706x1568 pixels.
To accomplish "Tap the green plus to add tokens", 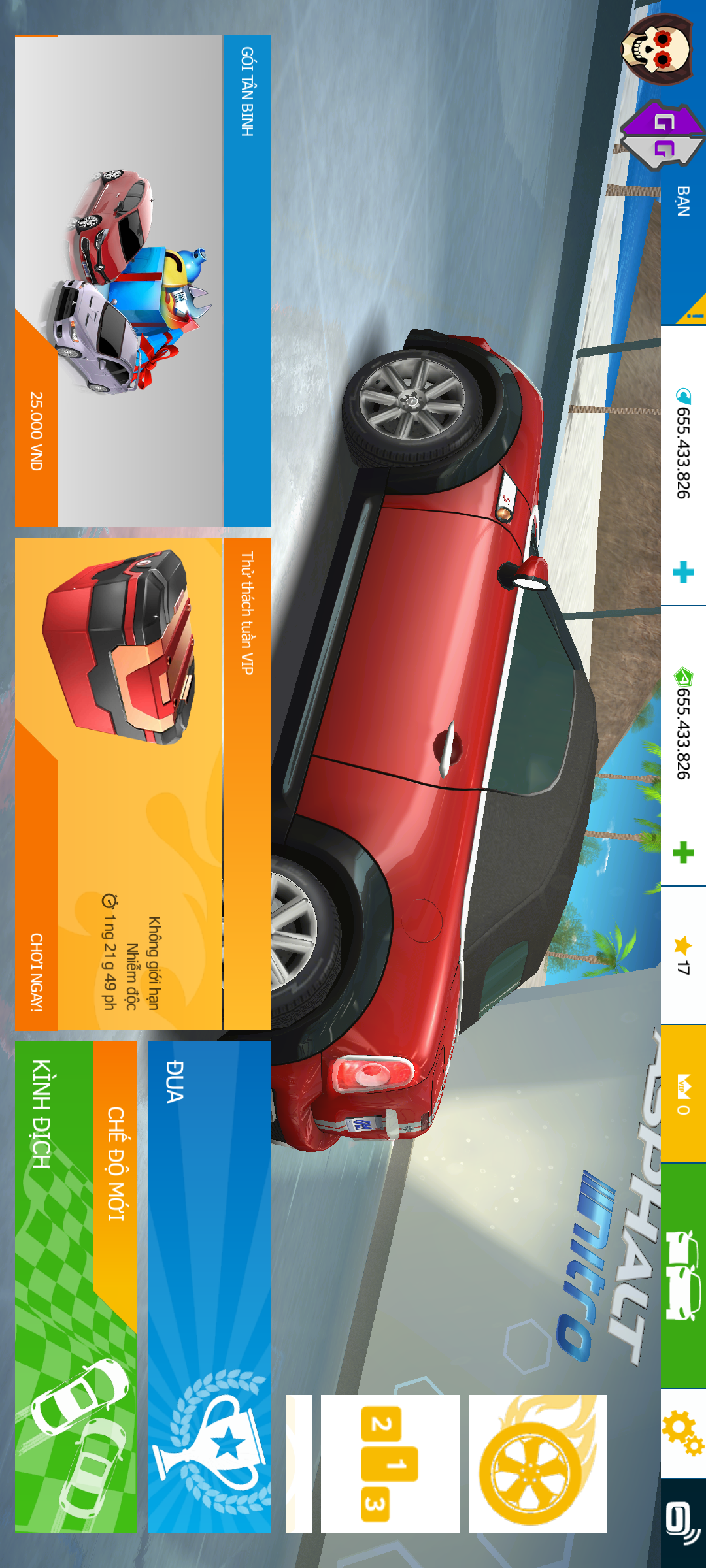I will point(683,853).
